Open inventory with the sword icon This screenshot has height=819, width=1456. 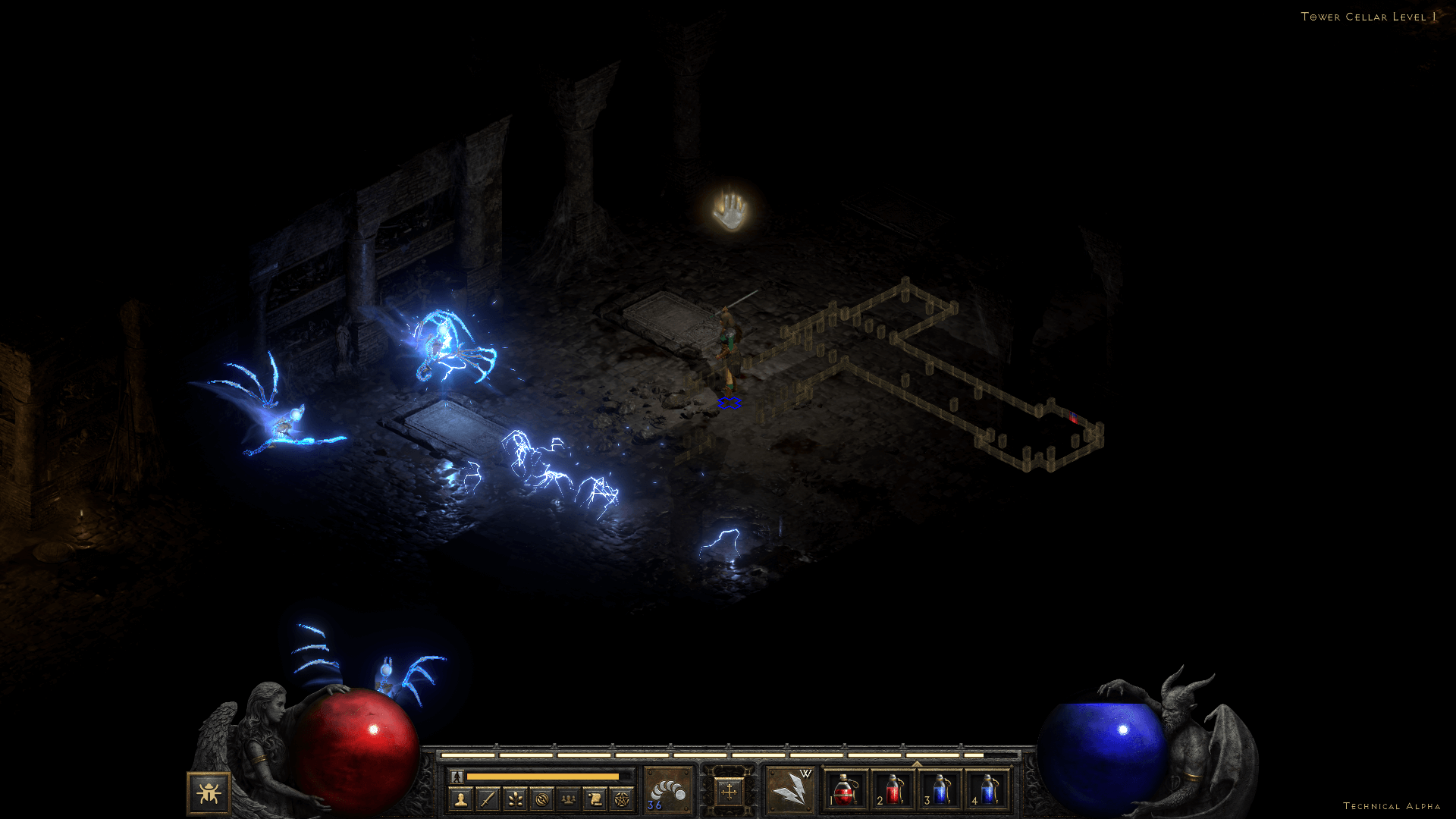(488, 799)
